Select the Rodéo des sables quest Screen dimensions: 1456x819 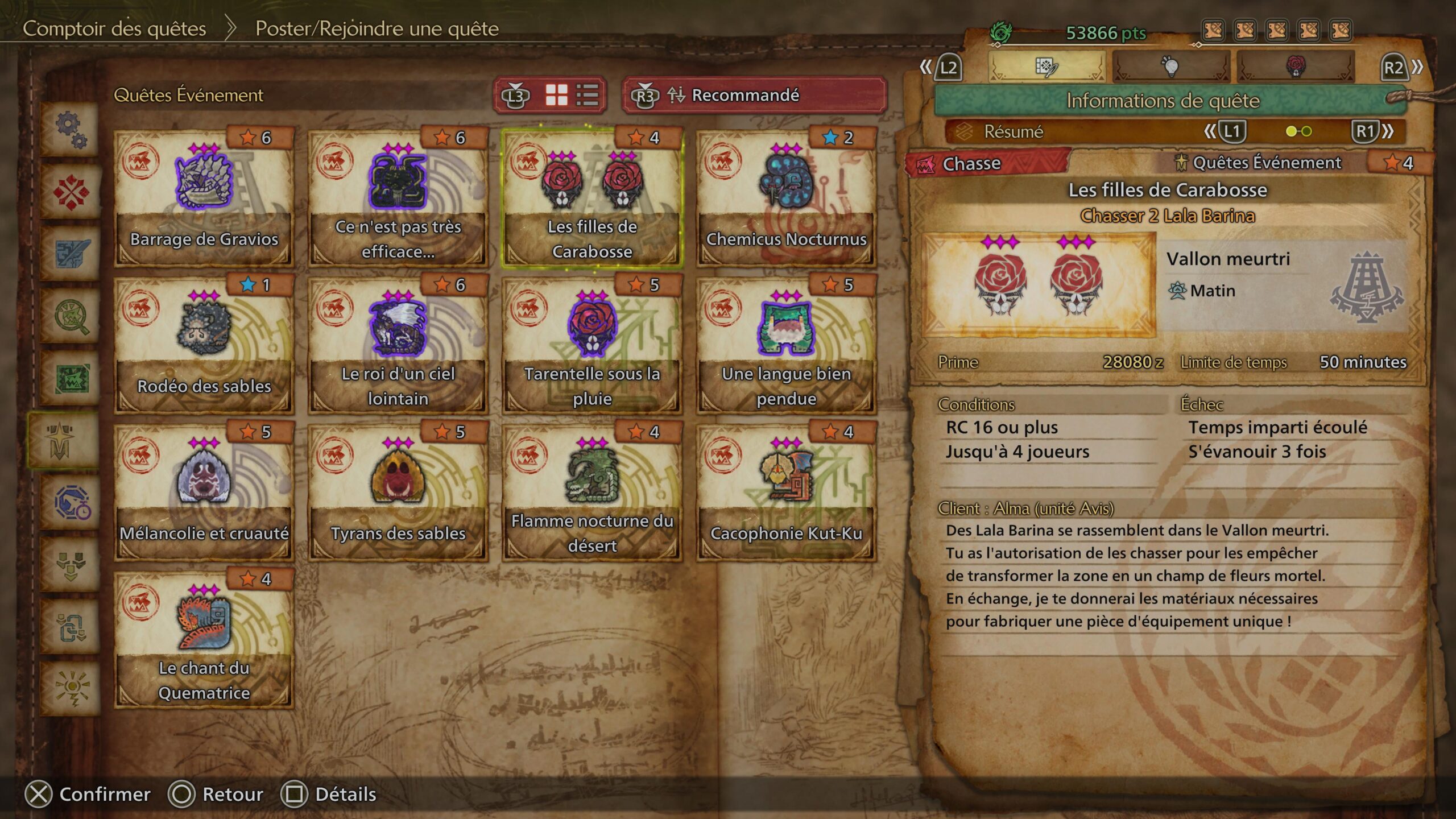click(x=204, y=345)
